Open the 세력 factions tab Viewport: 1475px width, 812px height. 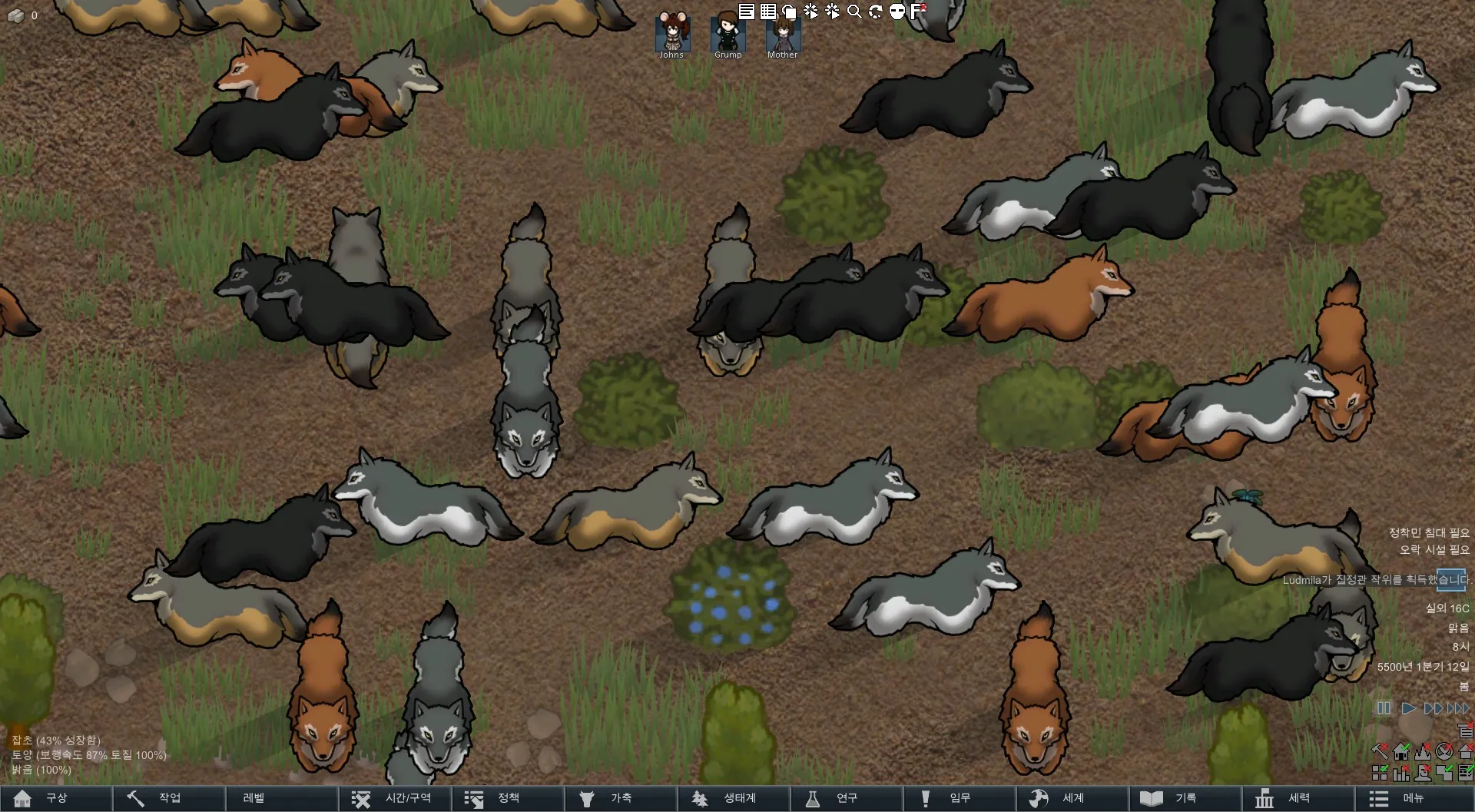click(1298, 798)
